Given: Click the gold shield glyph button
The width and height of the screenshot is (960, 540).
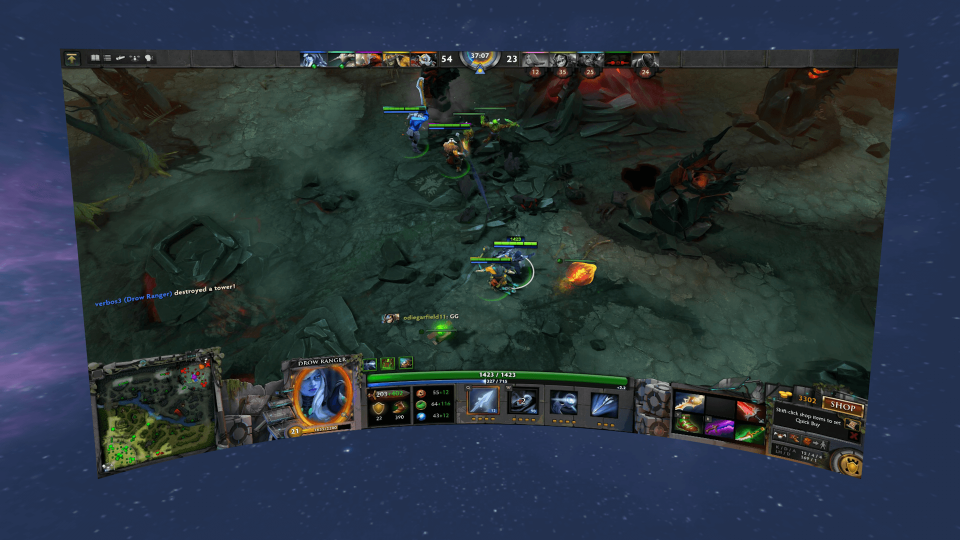Looking at the screenshot, I should [851, 464].
